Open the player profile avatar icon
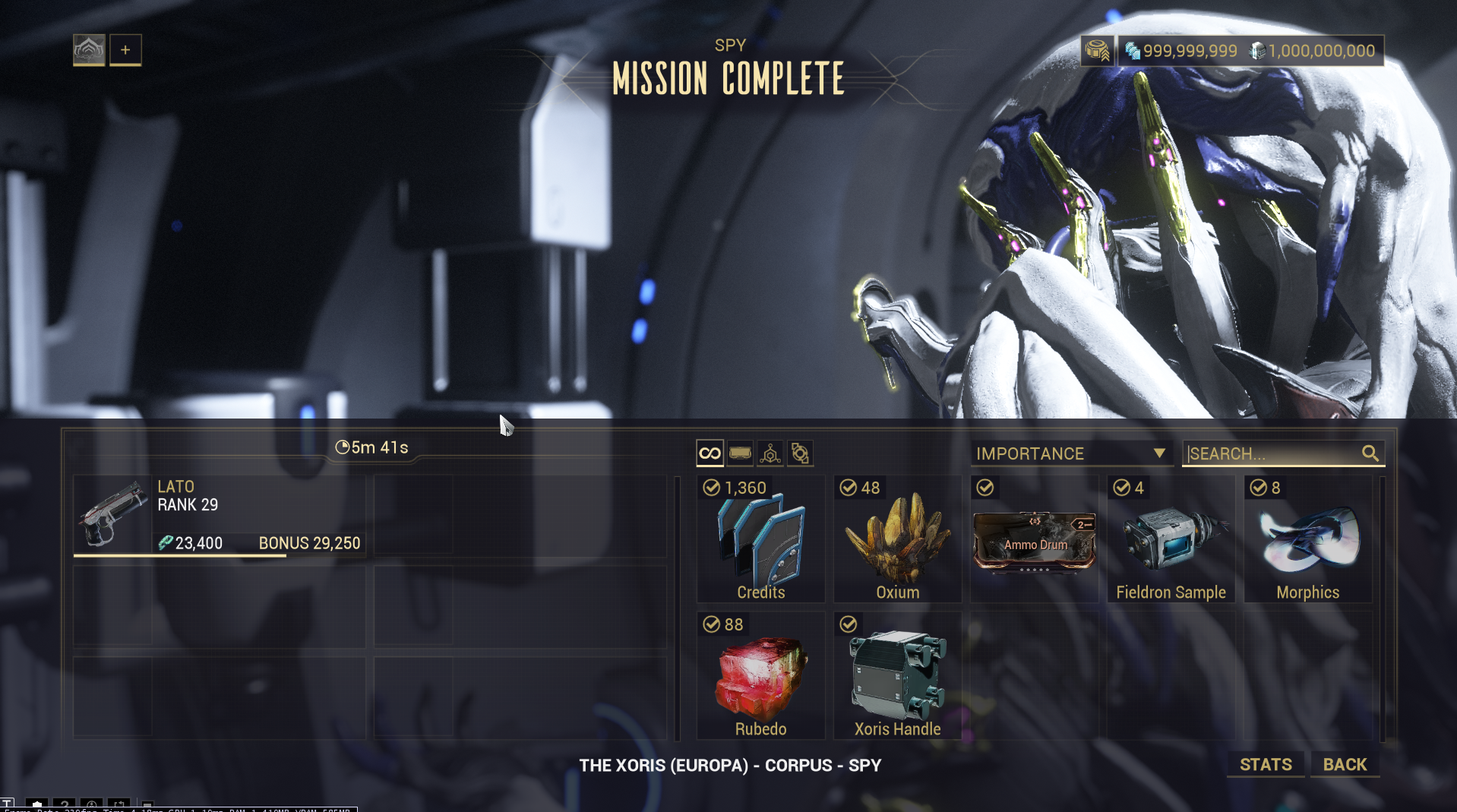The image size is (1457, 812). (89, 50)
